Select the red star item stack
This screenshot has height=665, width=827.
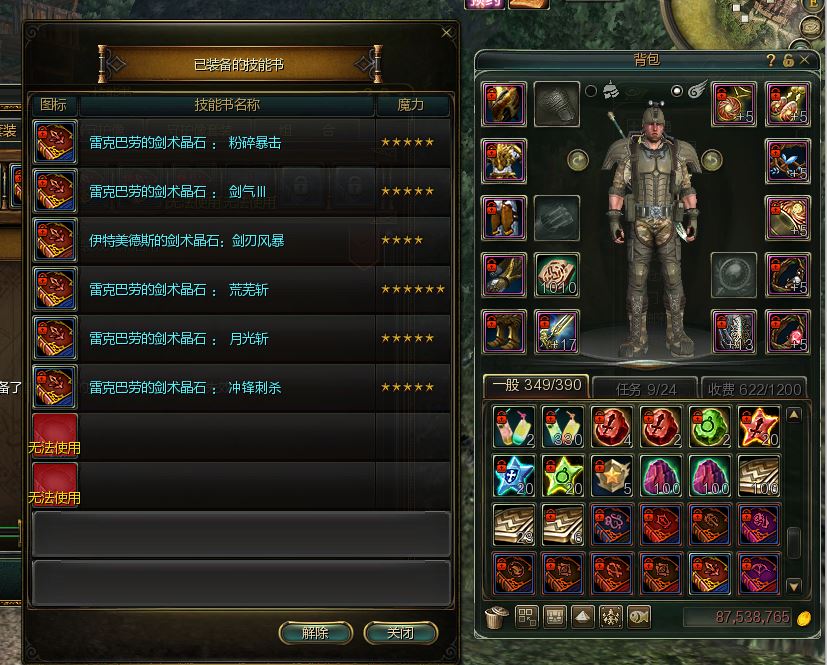758,427
